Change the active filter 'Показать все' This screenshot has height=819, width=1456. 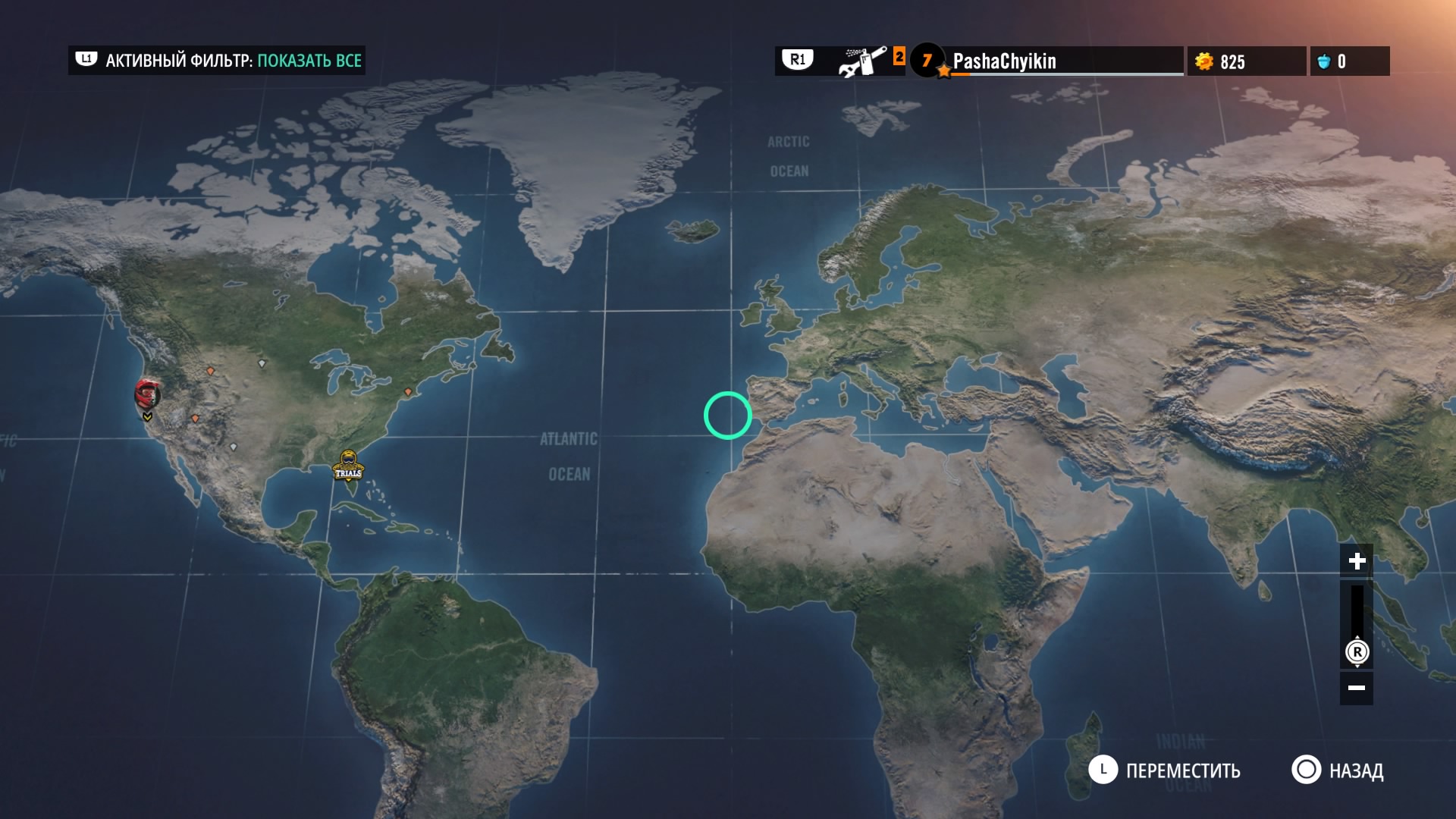point(309,61)
